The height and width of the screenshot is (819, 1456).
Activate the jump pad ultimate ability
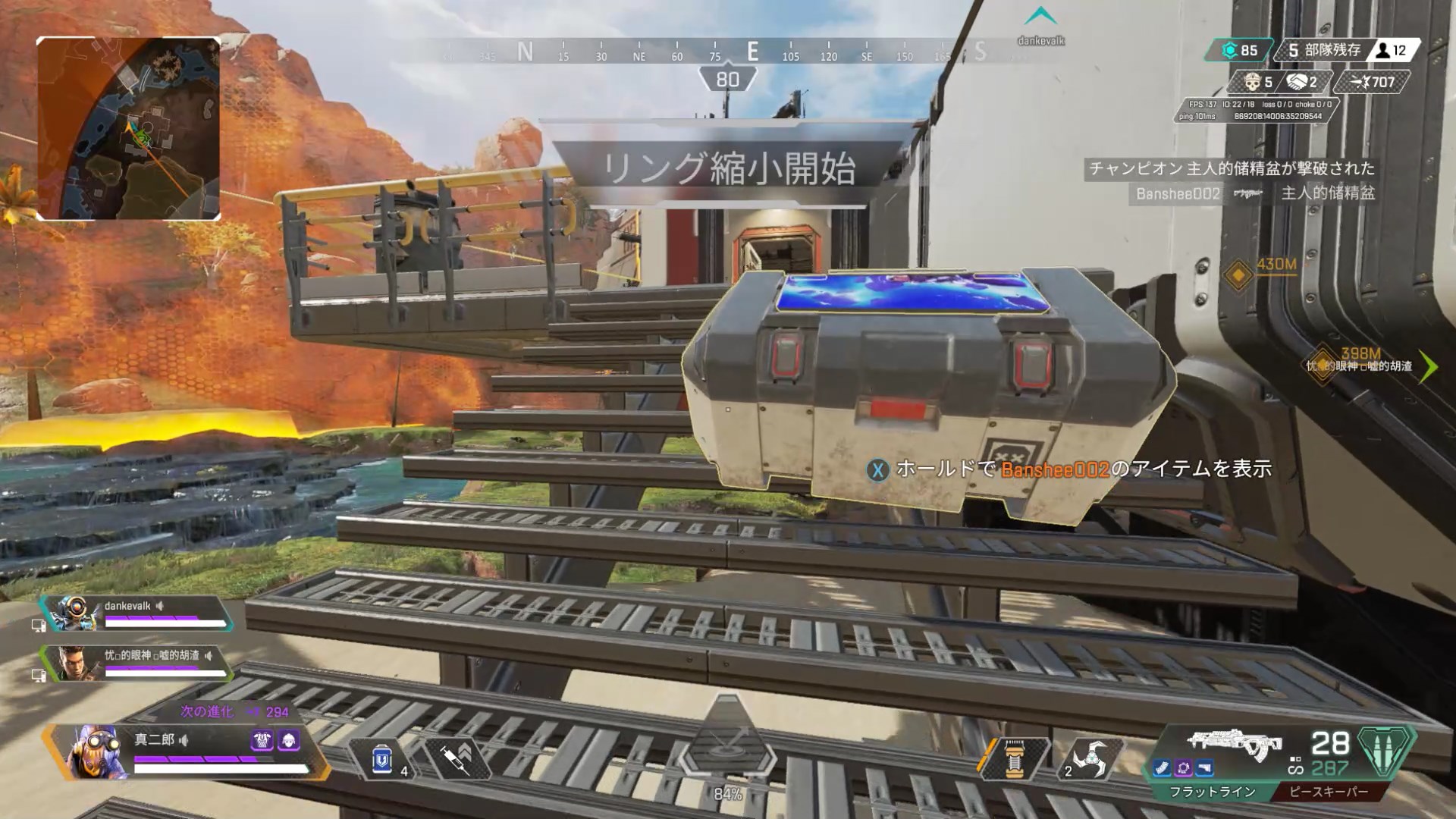click(727, 748)
